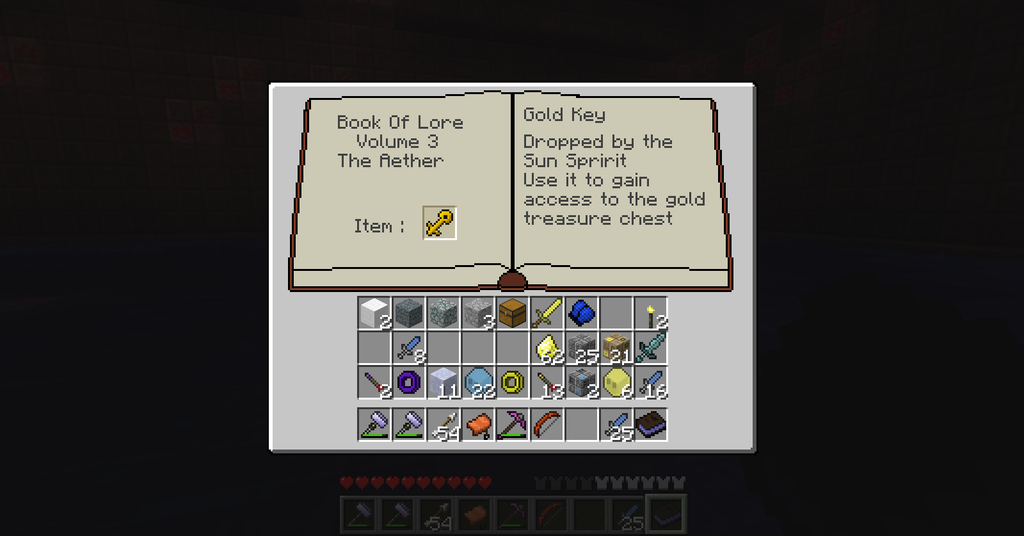Select the gold ring
The width and height of the screenshot is (1024, 536).
pos(512,381)
